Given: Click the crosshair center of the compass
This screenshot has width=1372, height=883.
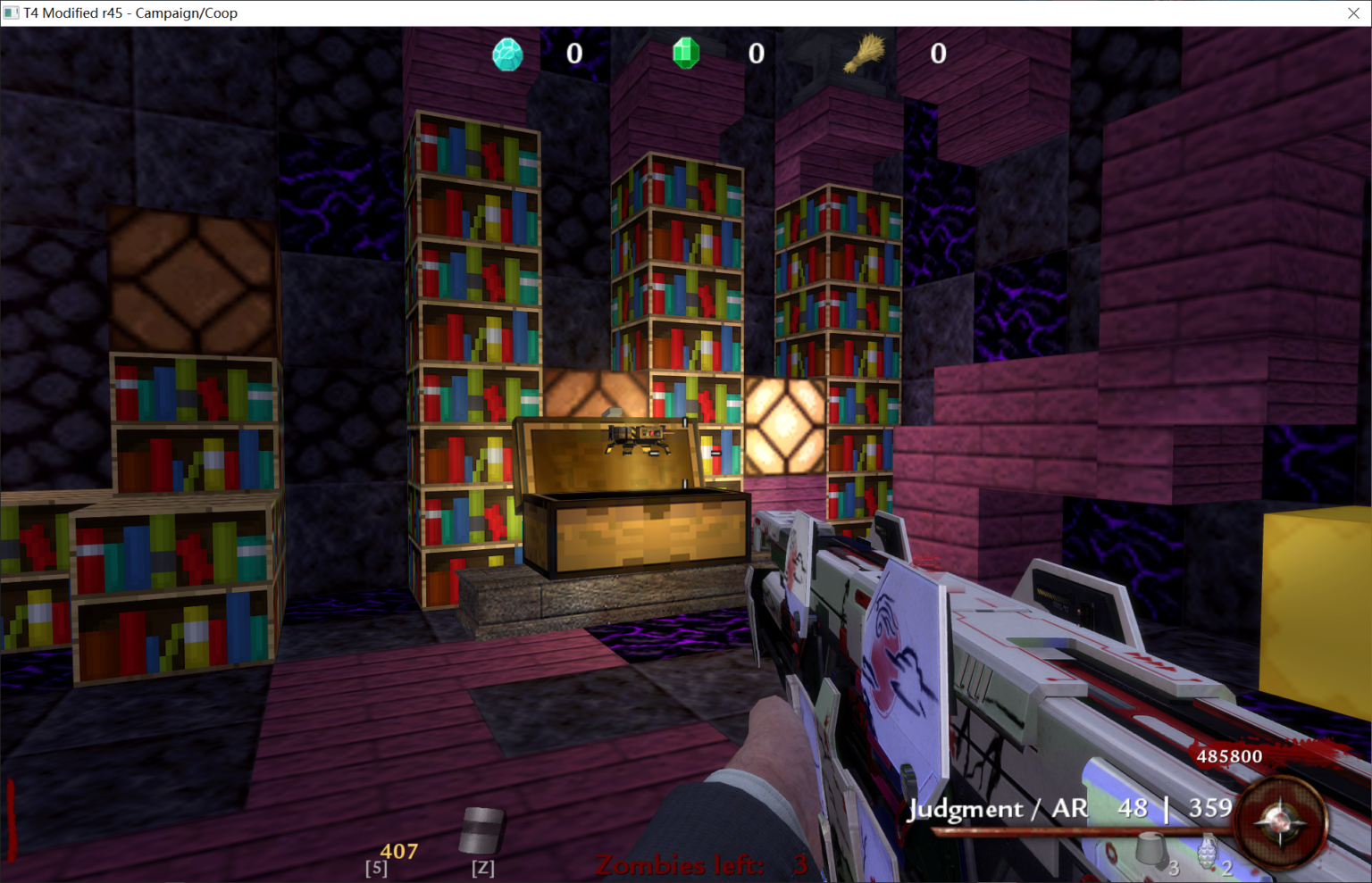Looking at the screenshot, I should tap(1279, 823).
